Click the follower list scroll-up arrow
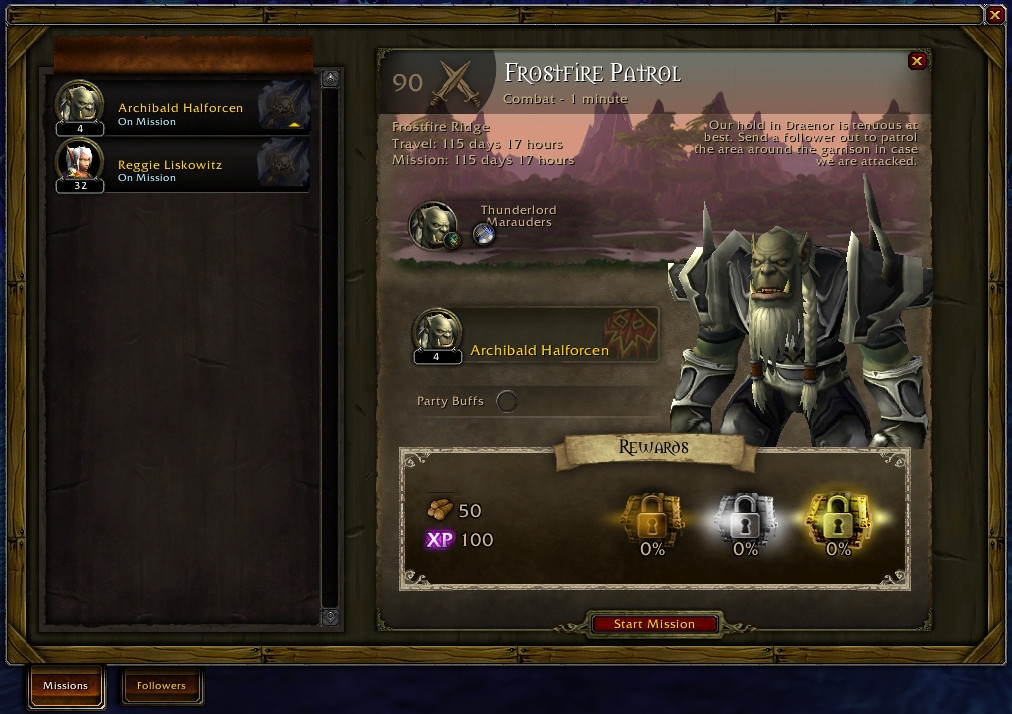The width and height of the screenshot is (1012, 714). pyautogui.click(x=330, y=77)
